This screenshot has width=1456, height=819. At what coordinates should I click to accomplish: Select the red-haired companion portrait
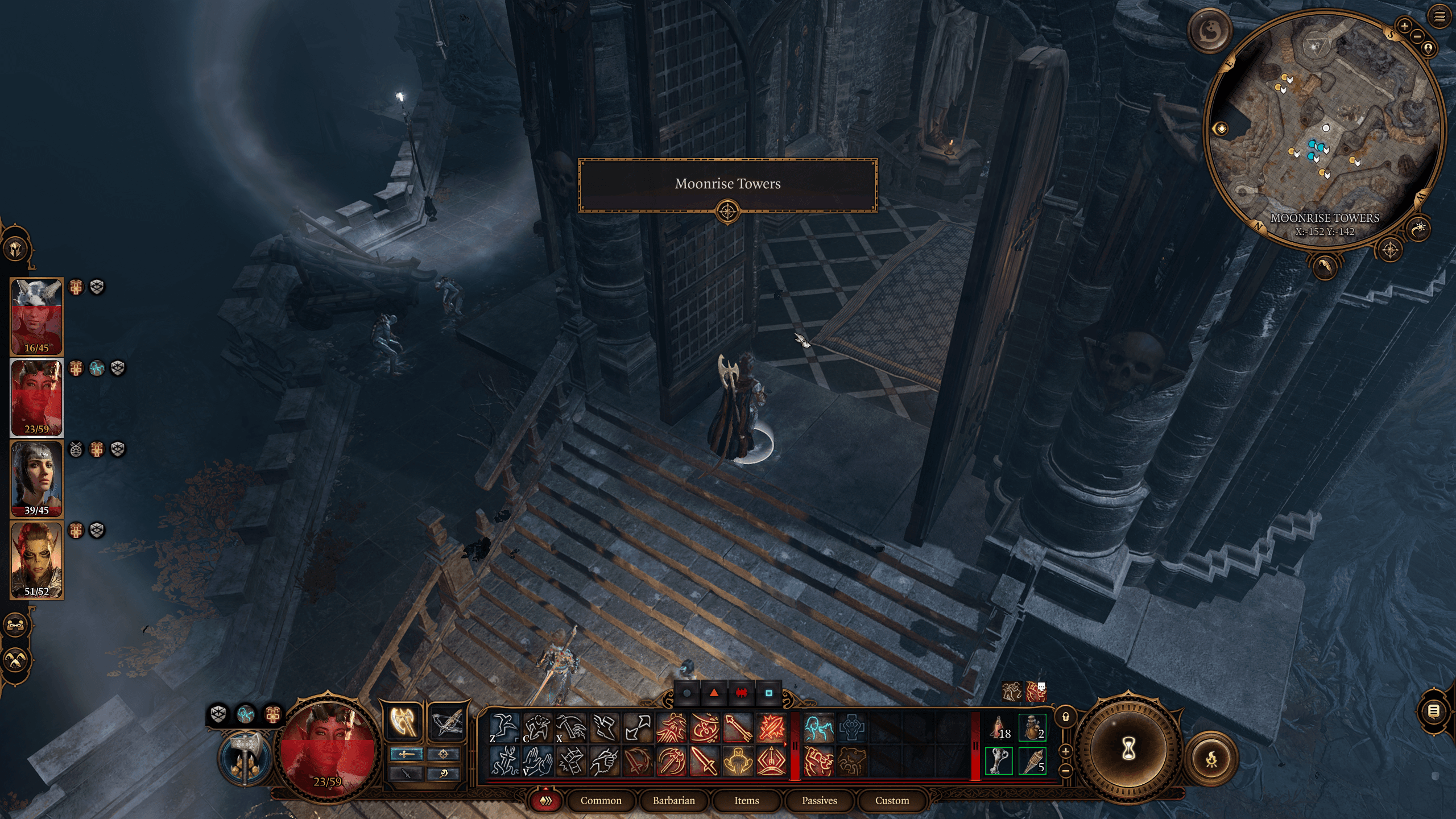point(37,560)
